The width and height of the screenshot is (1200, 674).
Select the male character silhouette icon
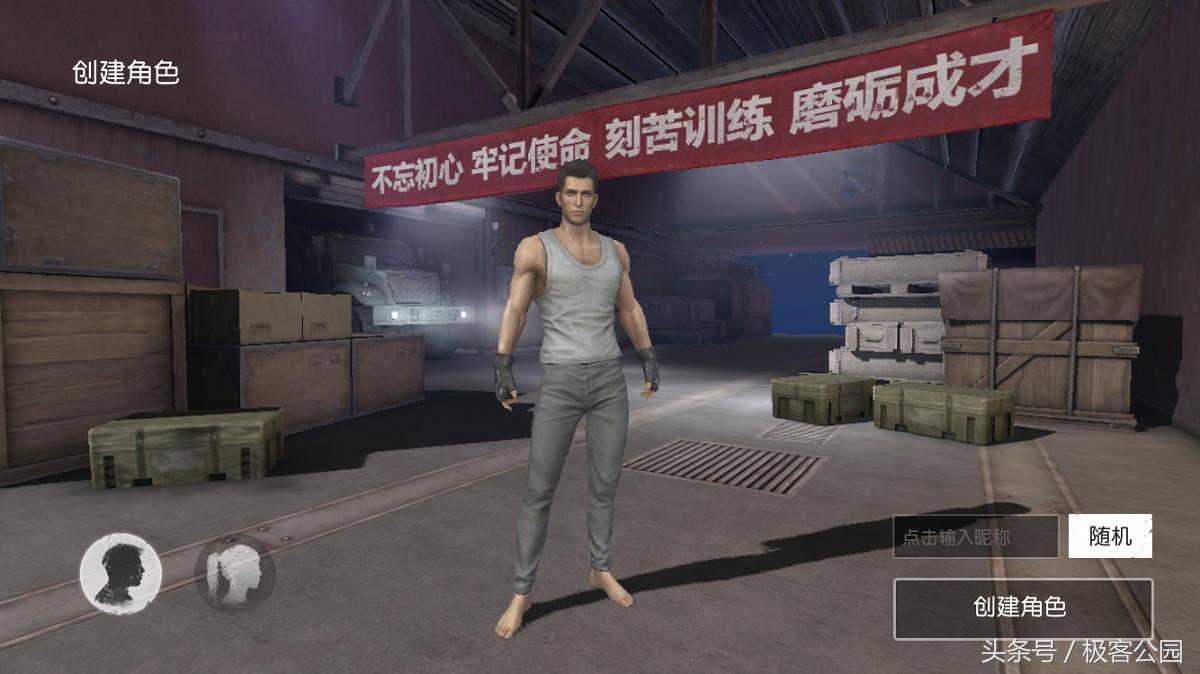[x=120, y=573]
